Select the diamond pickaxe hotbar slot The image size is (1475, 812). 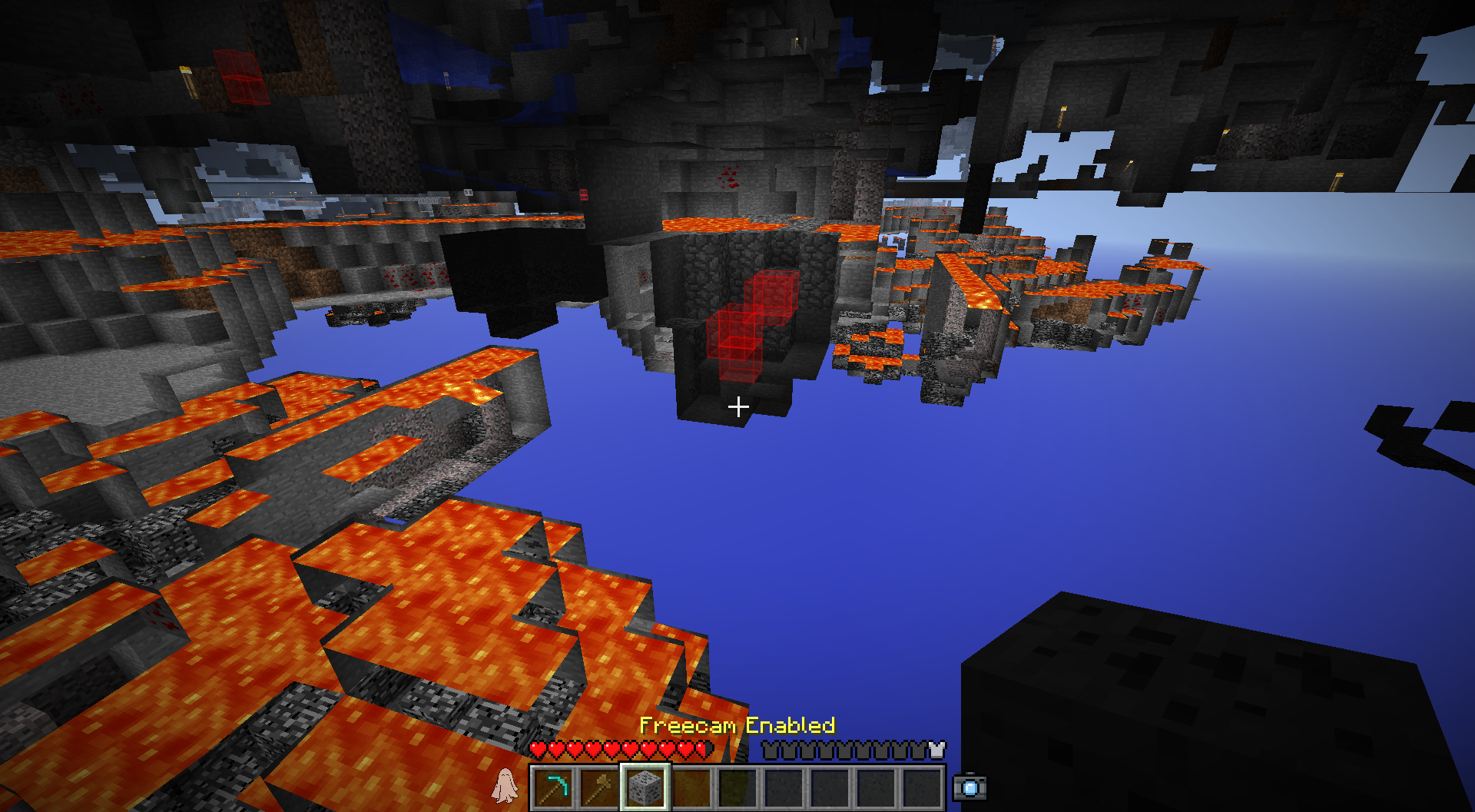coord(554,787)
